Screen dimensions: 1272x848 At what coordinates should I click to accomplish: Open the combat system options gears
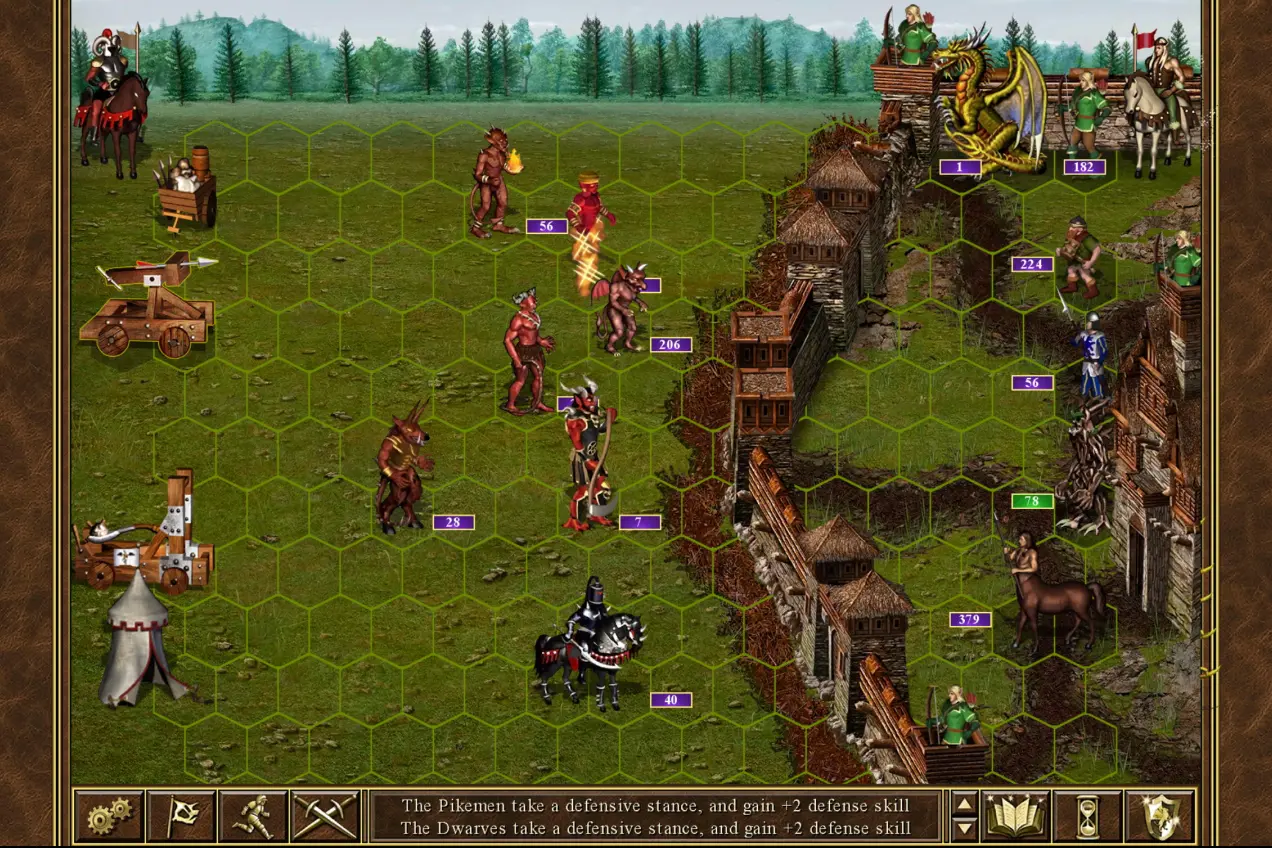pos(109,816)
